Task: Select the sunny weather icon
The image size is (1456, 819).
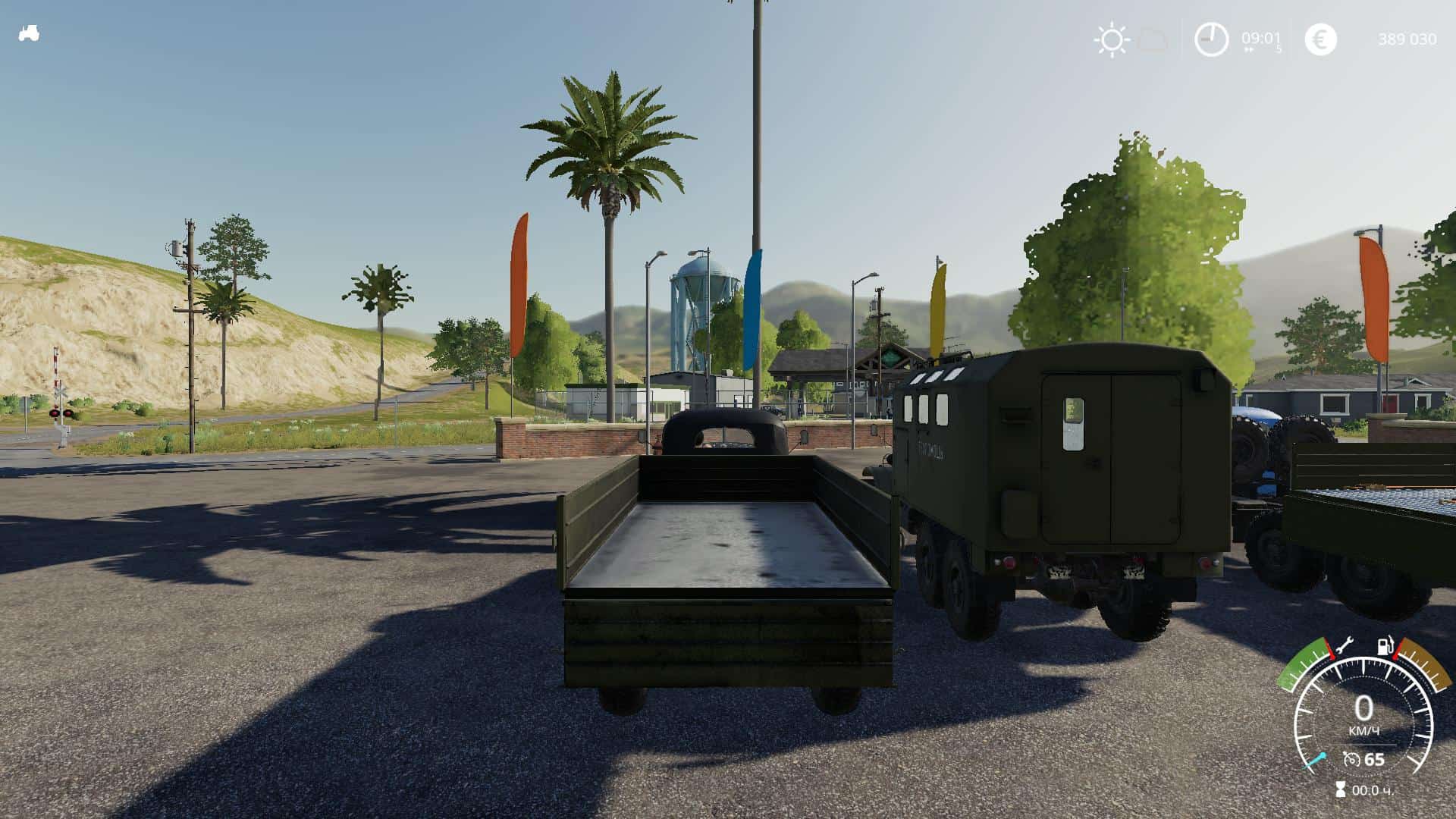Action: tap(1112, 39)
